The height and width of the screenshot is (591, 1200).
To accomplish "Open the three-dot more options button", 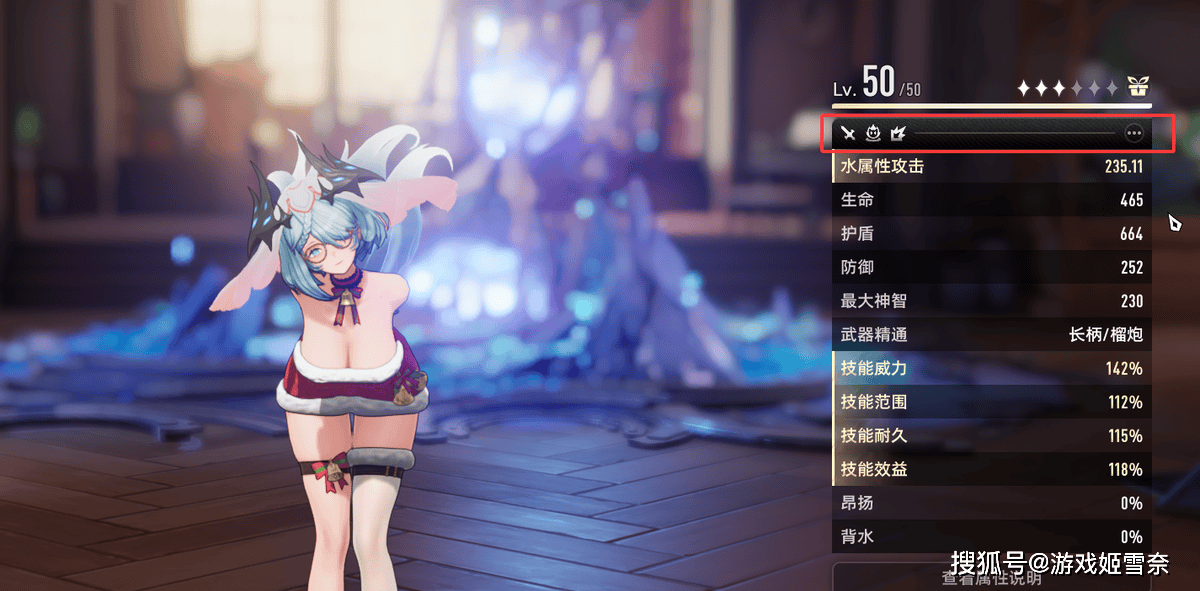I will (1133, 132).
